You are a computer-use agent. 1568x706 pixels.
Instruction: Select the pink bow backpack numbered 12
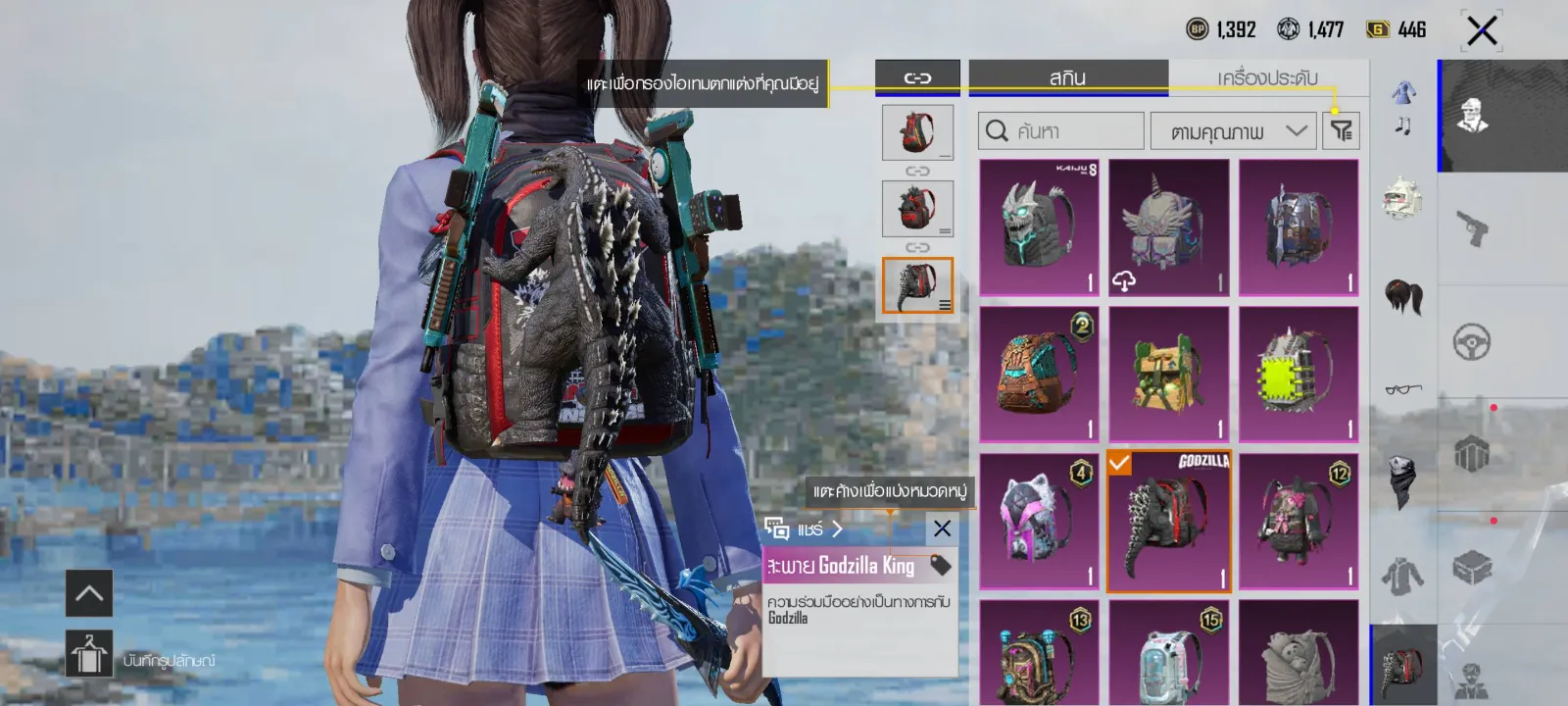1298,522
